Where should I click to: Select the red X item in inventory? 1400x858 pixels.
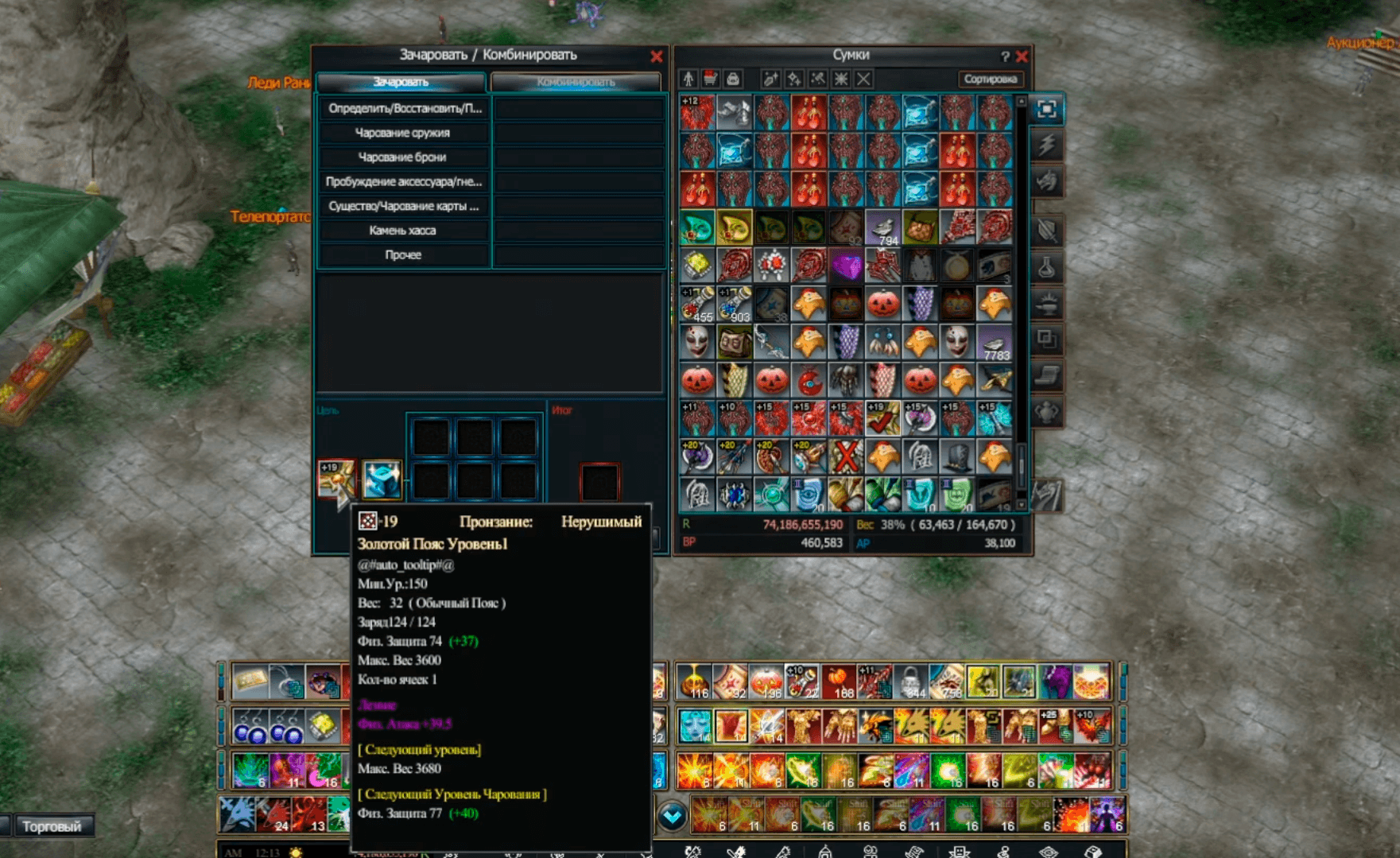[846, 456]
